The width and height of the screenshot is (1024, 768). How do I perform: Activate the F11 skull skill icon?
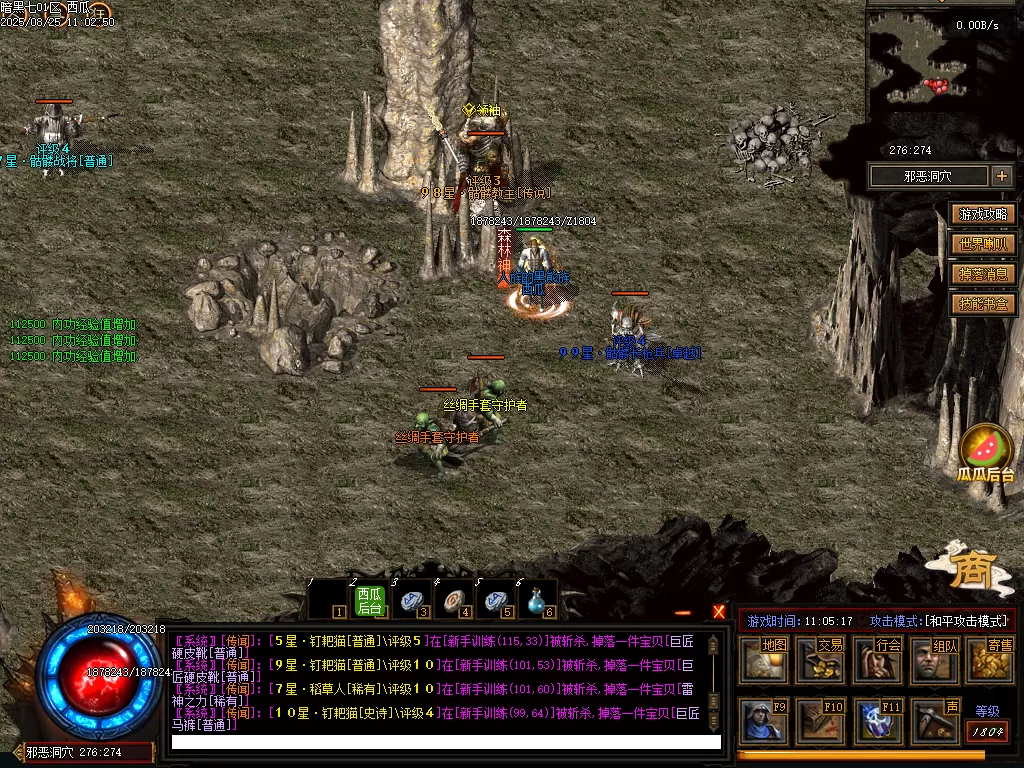878,721
